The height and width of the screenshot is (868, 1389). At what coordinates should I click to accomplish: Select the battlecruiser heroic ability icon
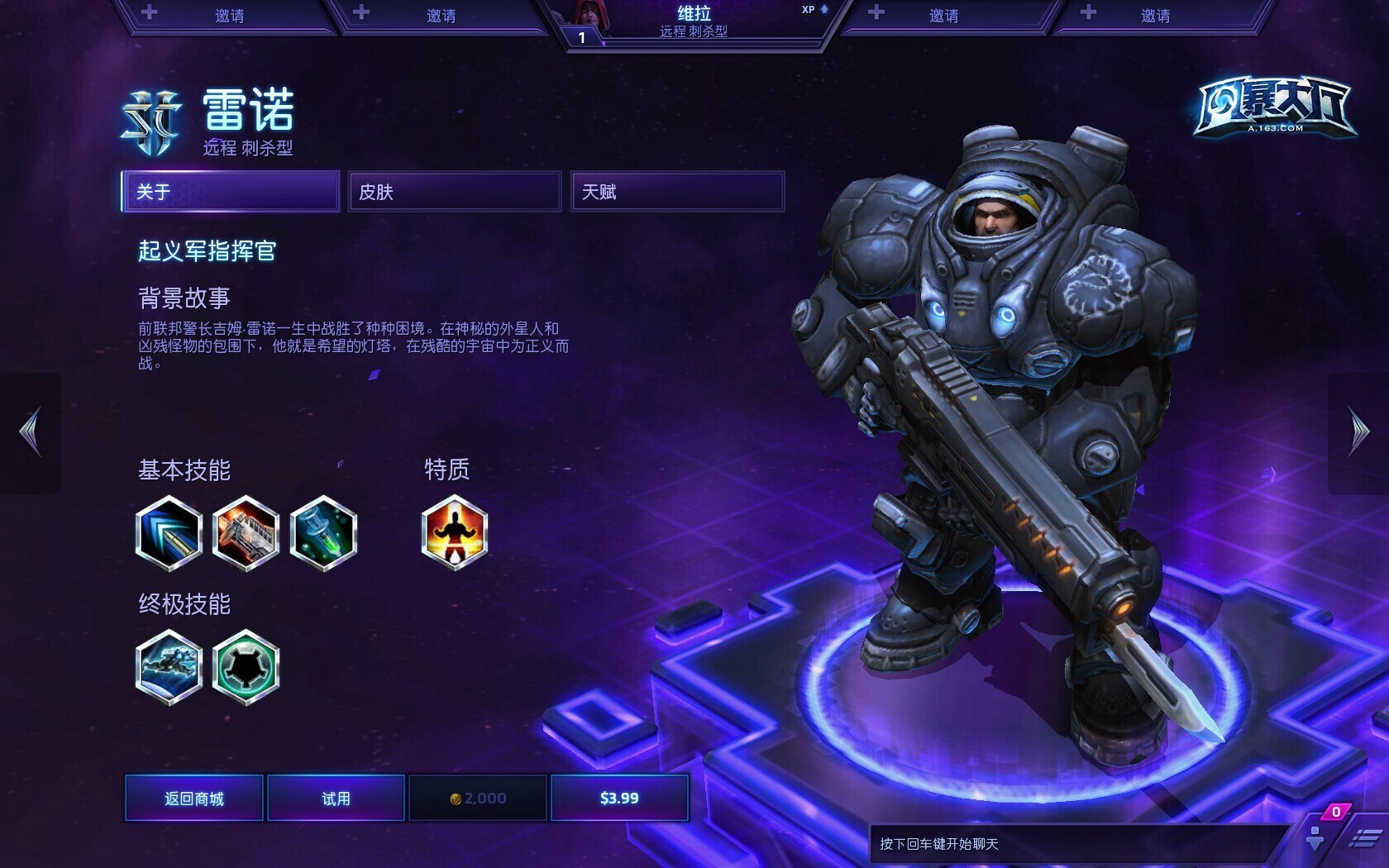pyautogui.click(x=169, y=667)
